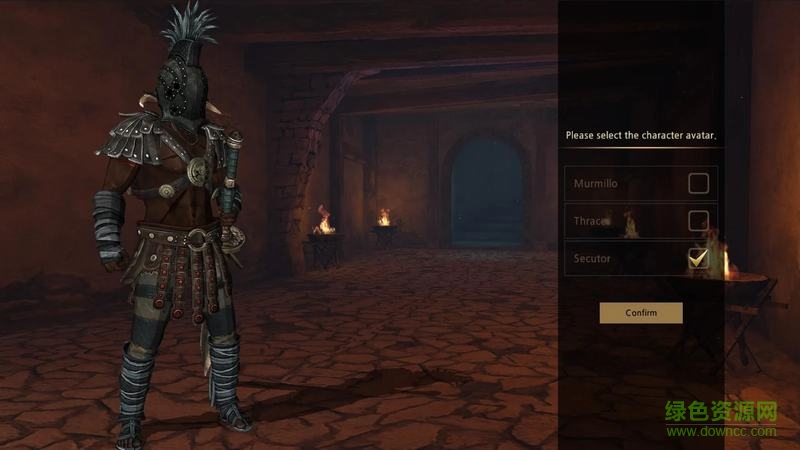Confirm the selected character avatar
This screenshot has width=800, height=450.
(x=641, y=313)
